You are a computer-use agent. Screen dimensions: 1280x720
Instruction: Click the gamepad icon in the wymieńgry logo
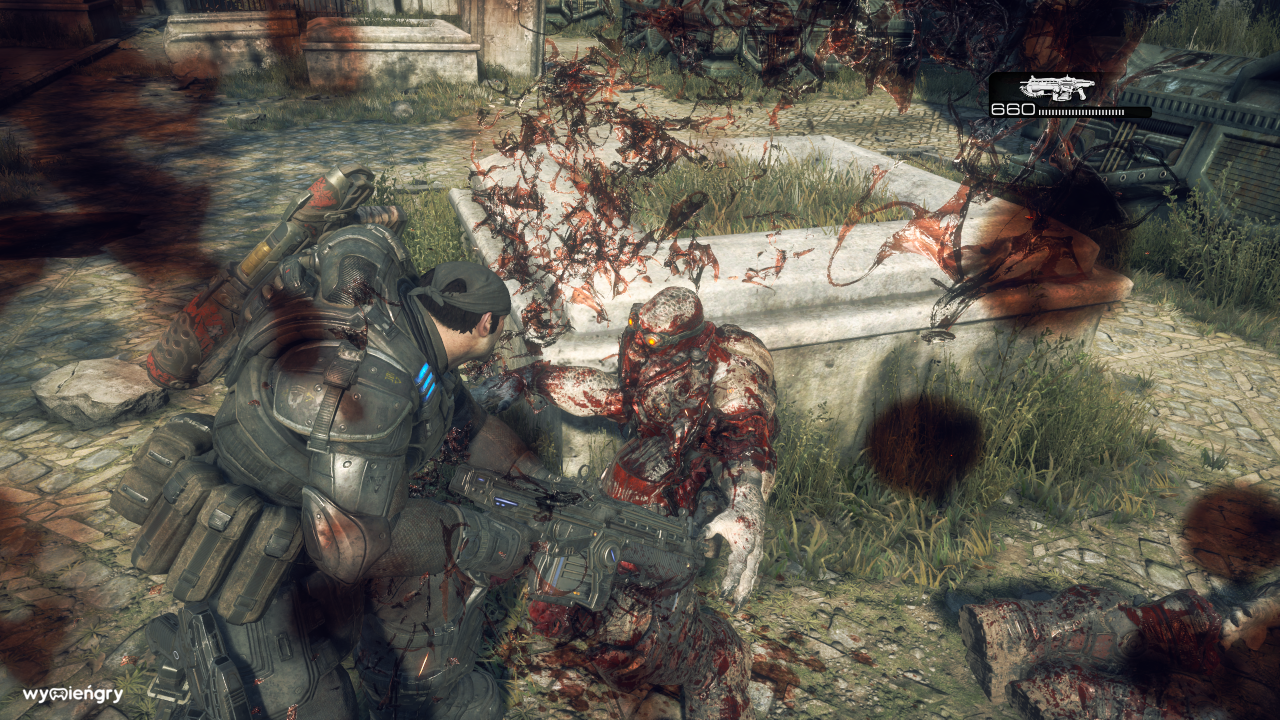(57, 694)
